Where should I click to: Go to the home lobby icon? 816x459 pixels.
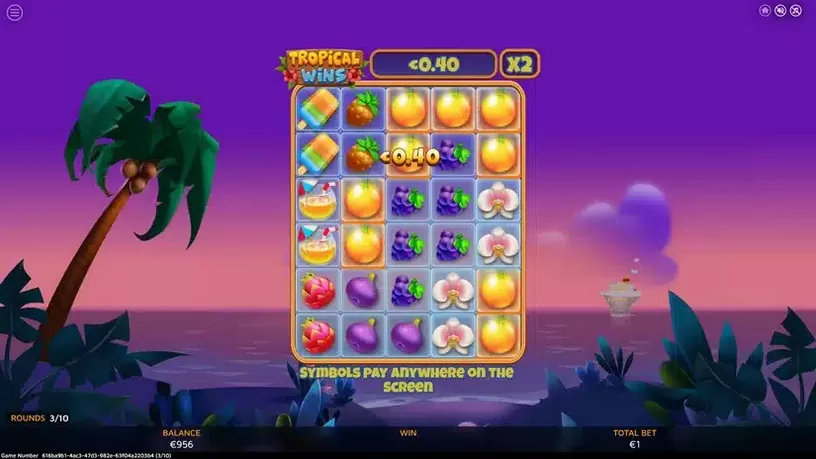[765, 11]
